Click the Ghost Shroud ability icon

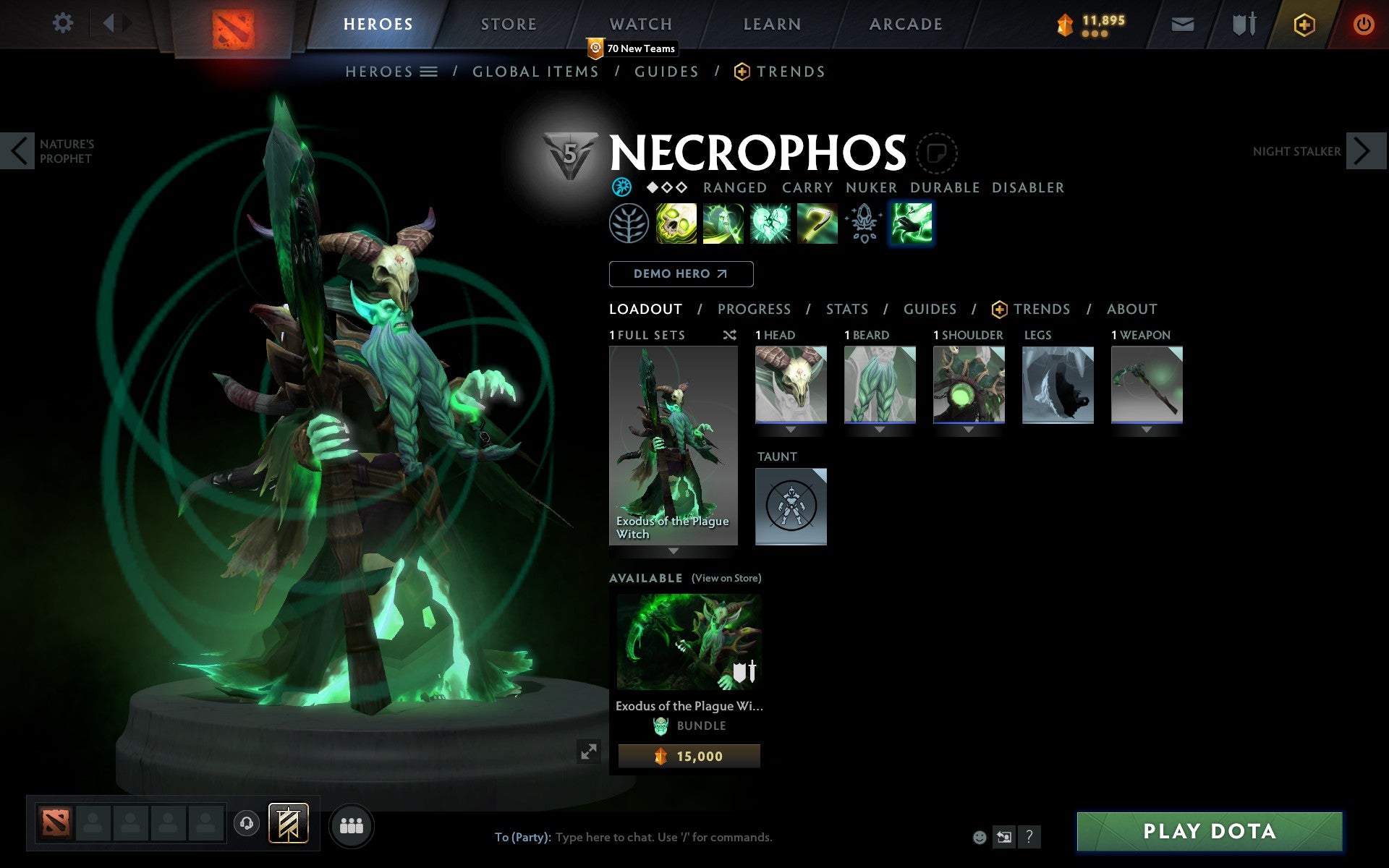coord(723,224)
